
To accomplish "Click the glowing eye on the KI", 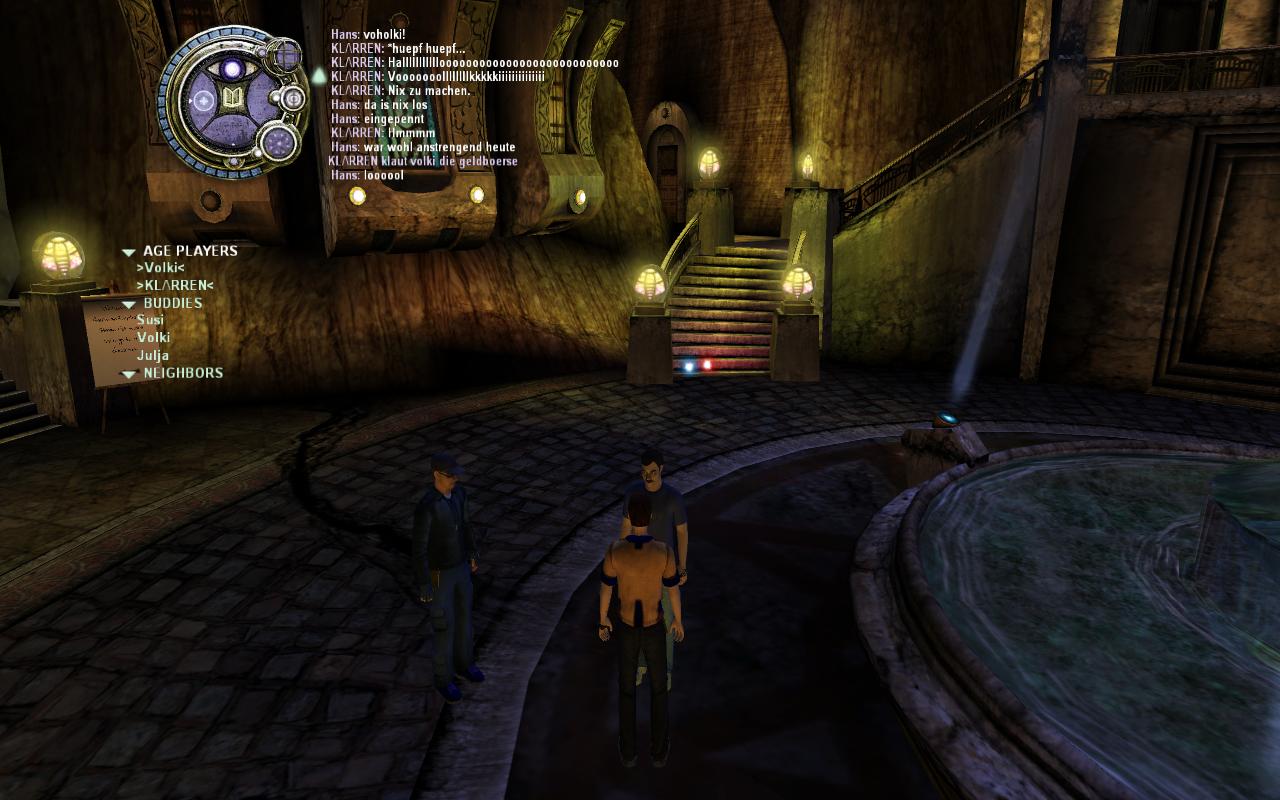I will [233, 68].
